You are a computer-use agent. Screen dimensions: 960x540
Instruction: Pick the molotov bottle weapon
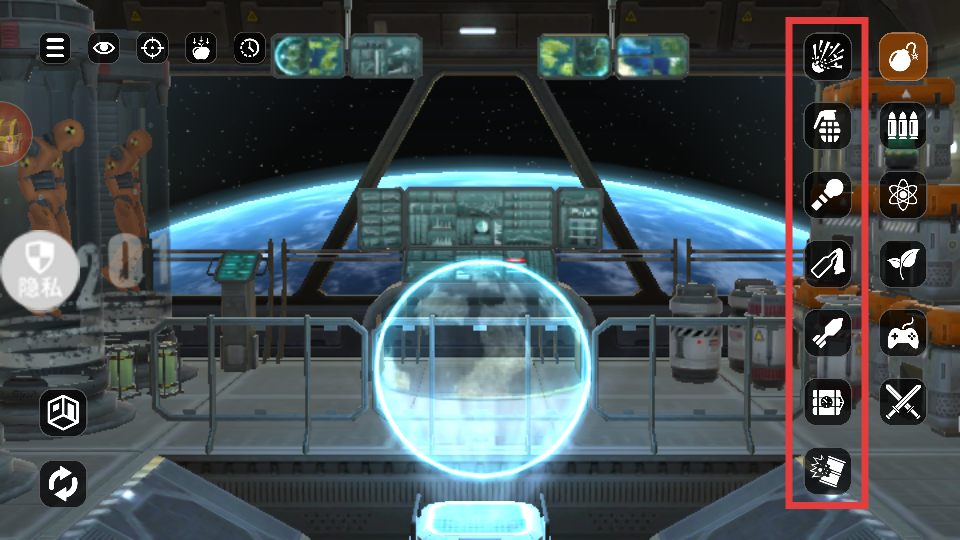pyautogui.click(x=828, y=263)
